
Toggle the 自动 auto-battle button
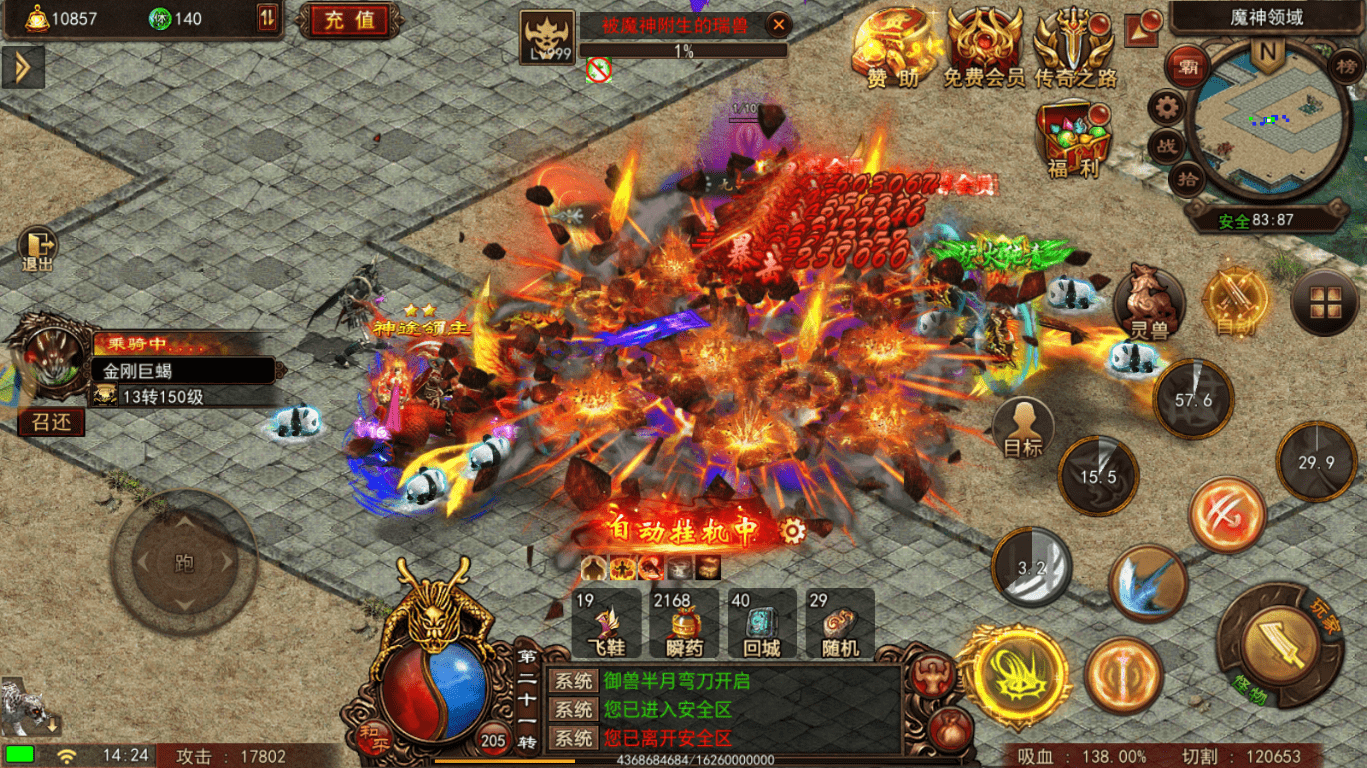coord(1234,300)
